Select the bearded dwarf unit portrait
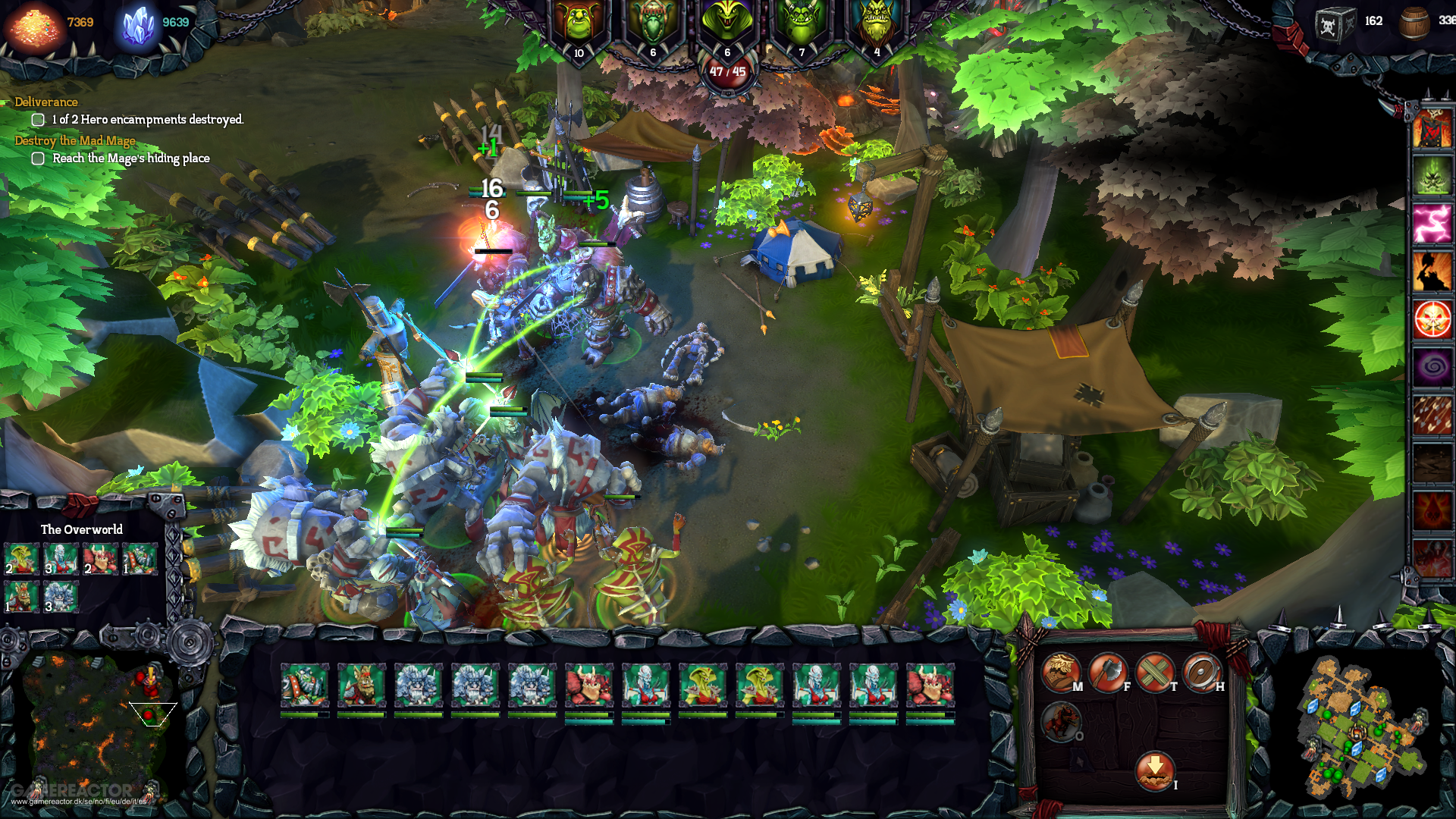Screen dimensions: 1456x819 [361, 685]
